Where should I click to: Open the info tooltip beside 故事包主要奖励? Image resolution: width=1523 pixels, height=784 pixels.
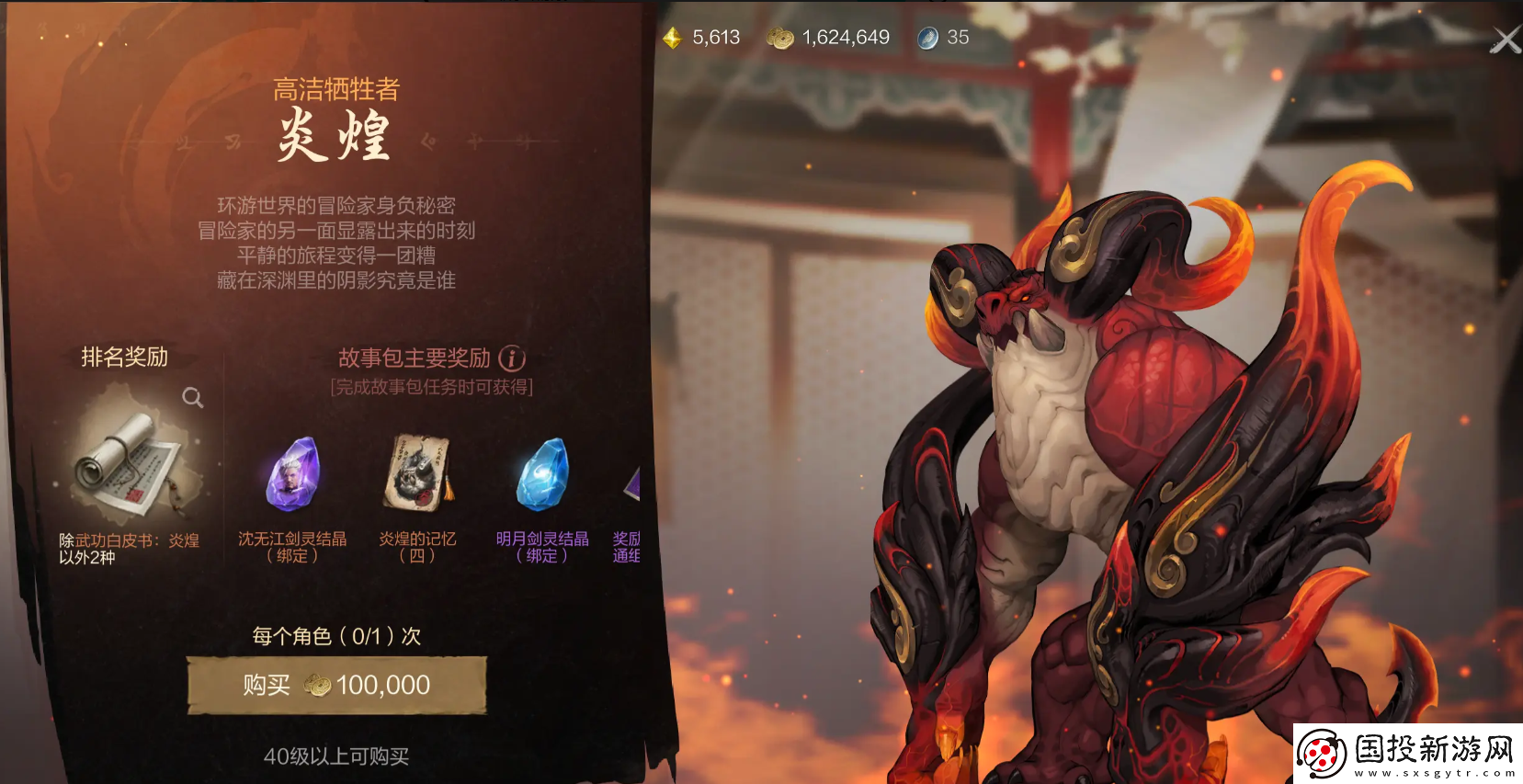click(511, 358)
